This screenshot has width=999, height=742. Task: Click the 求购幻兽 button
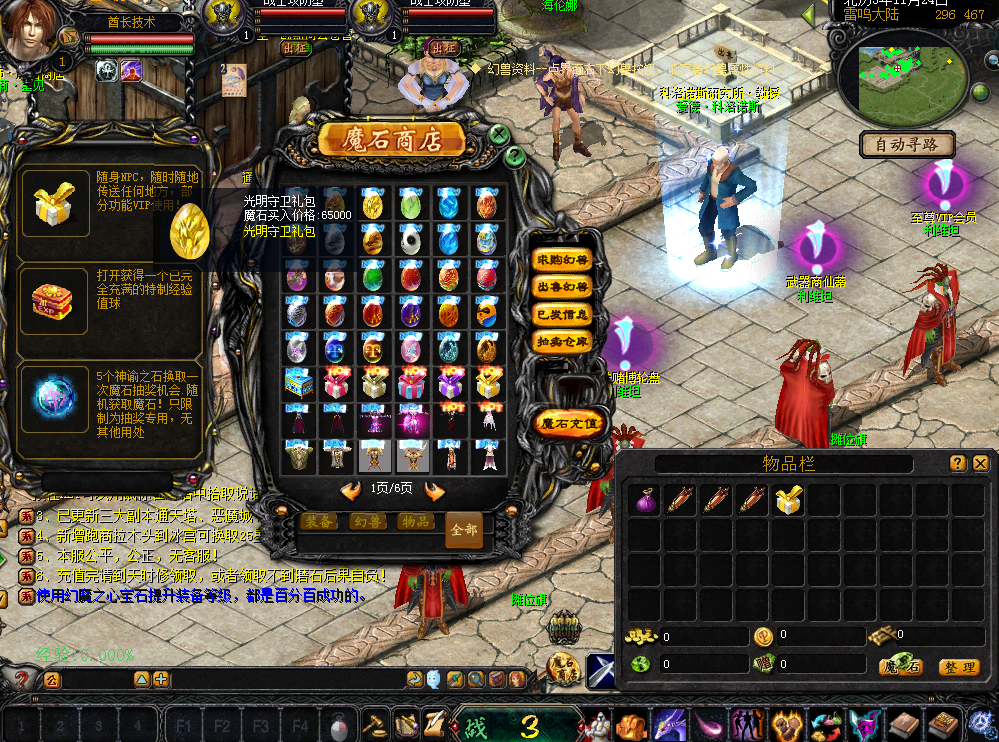tap(561, 260)
